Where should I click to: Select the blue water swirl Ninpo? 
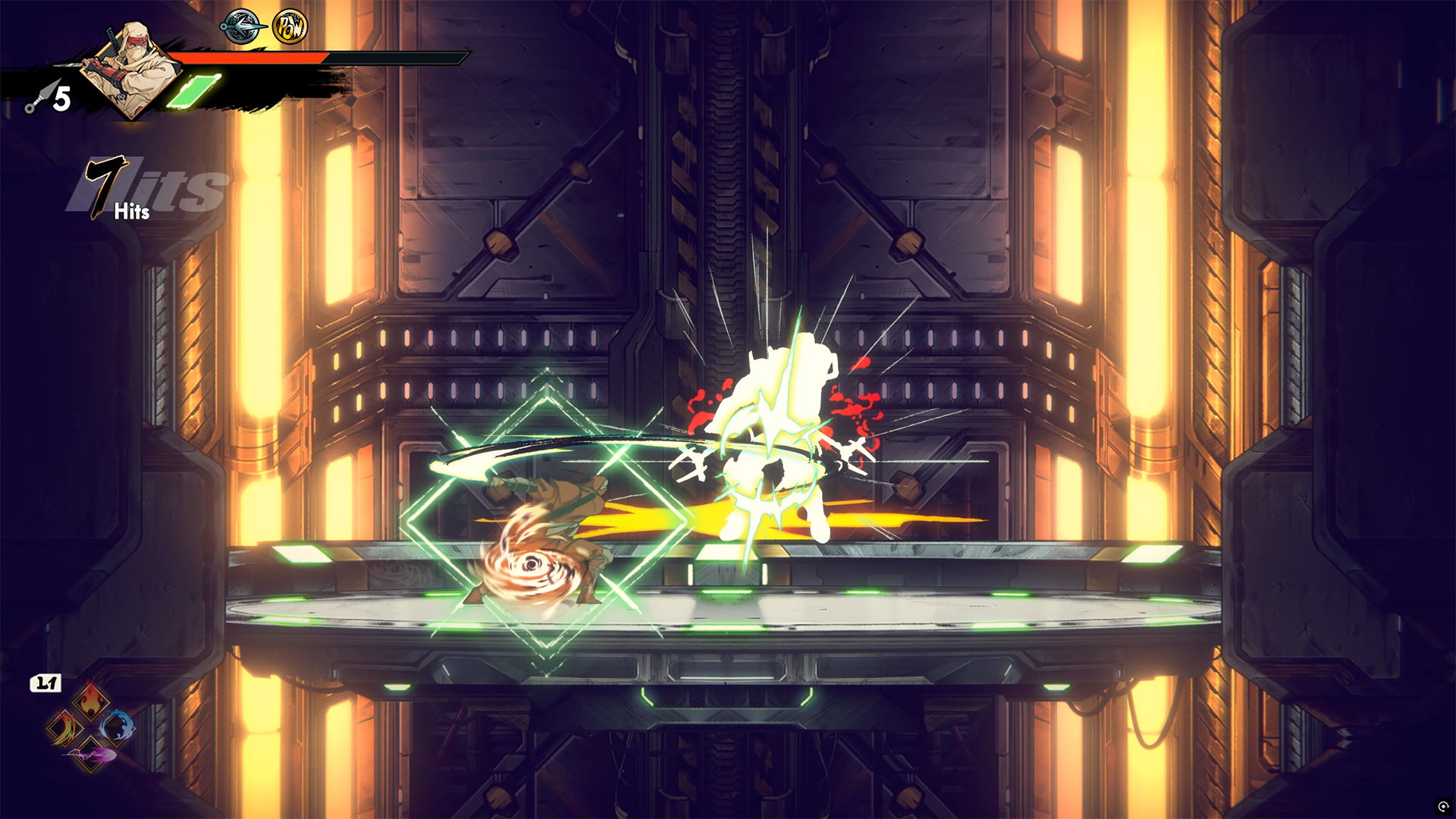coord(117,727)
